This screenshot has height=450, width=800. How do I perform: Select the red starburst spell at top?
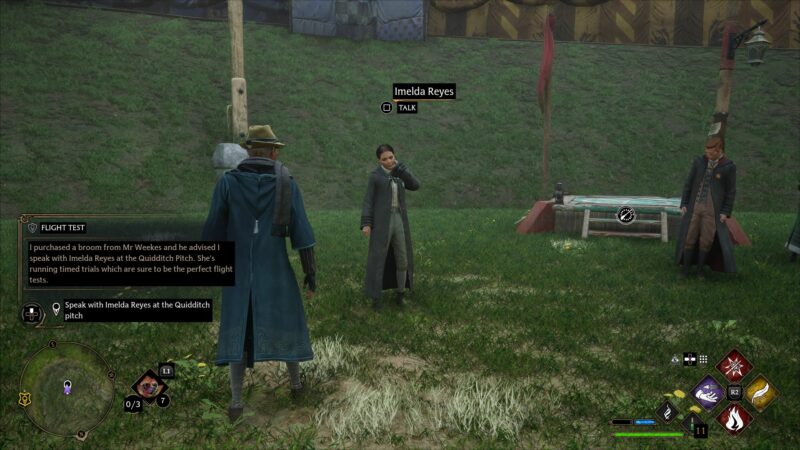pyautogui.click(x=734, y=366)
